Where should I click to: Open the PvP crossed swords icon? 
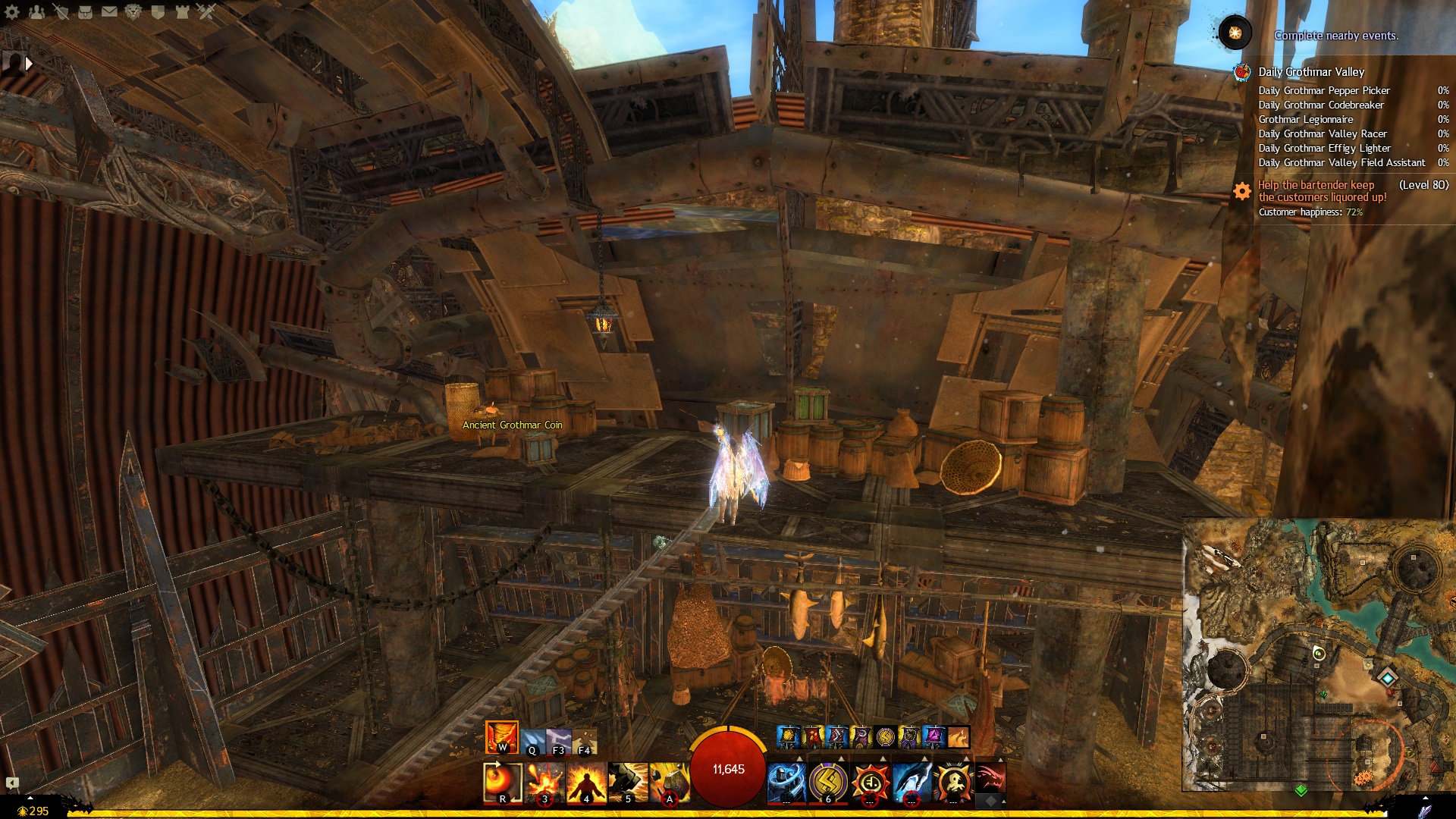pyautogui.click(x=206, y=11)
